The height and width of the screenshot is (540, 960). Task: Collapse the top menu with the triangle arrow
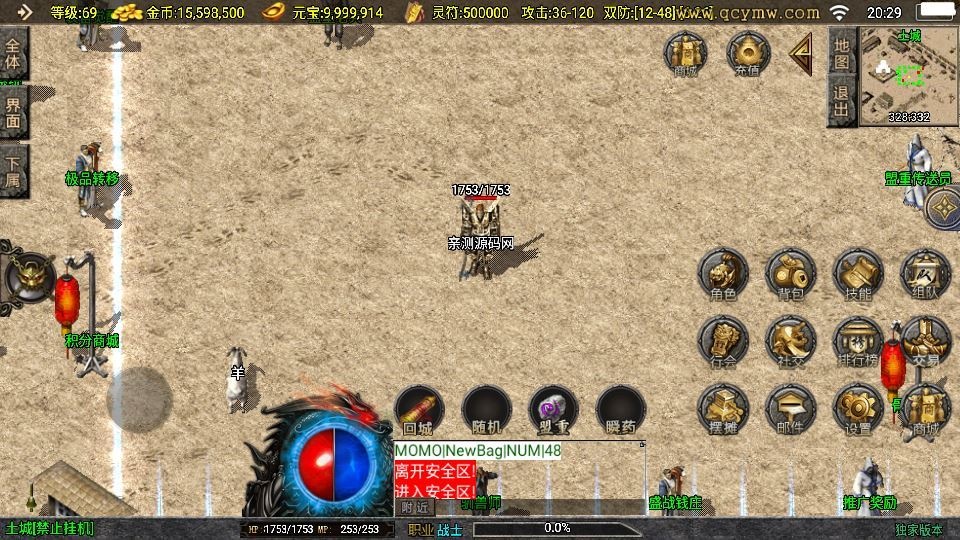pyautogui.click(x=801, y=54)
